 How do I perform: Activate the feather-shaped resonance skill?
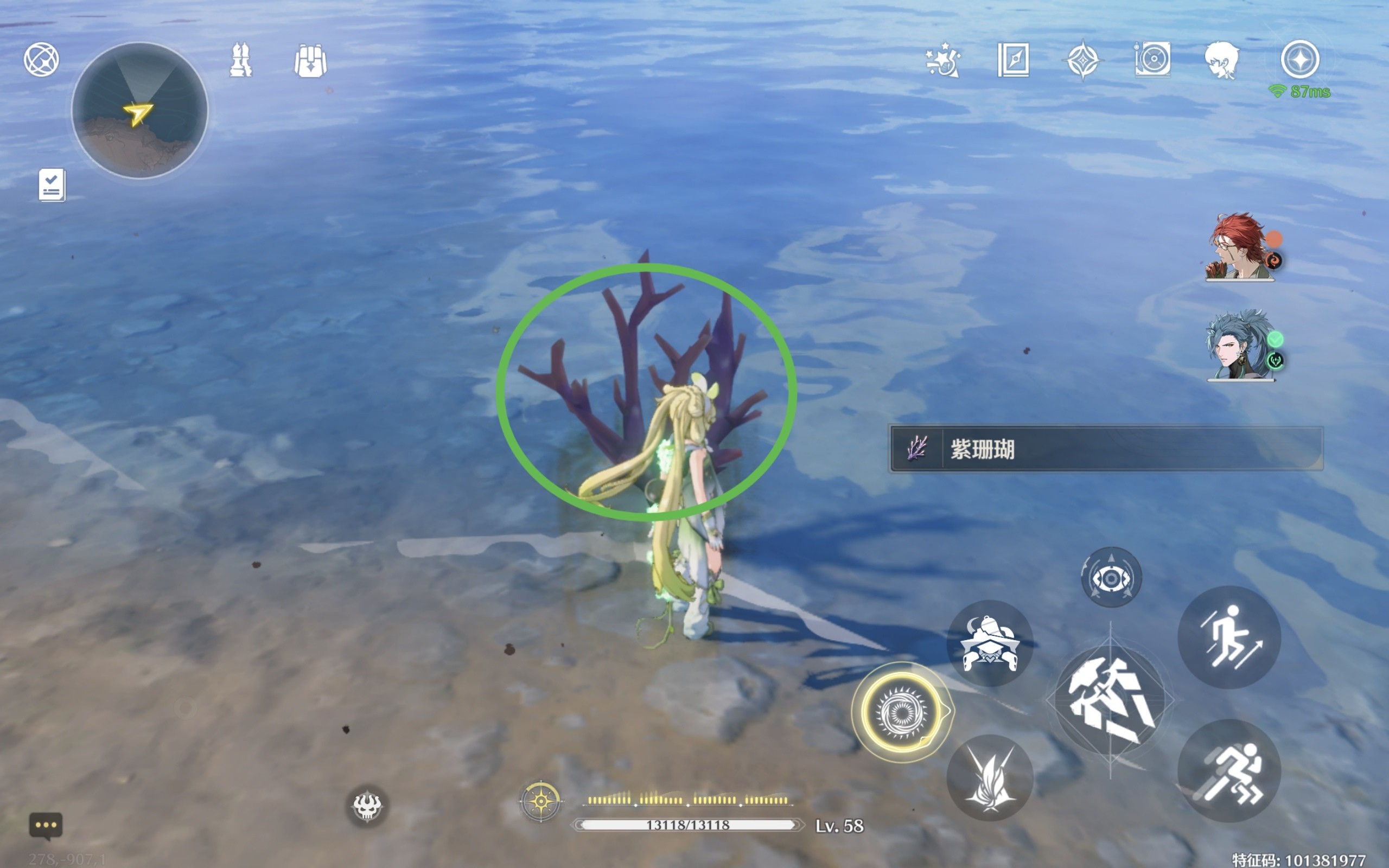[x=990, y=777]
